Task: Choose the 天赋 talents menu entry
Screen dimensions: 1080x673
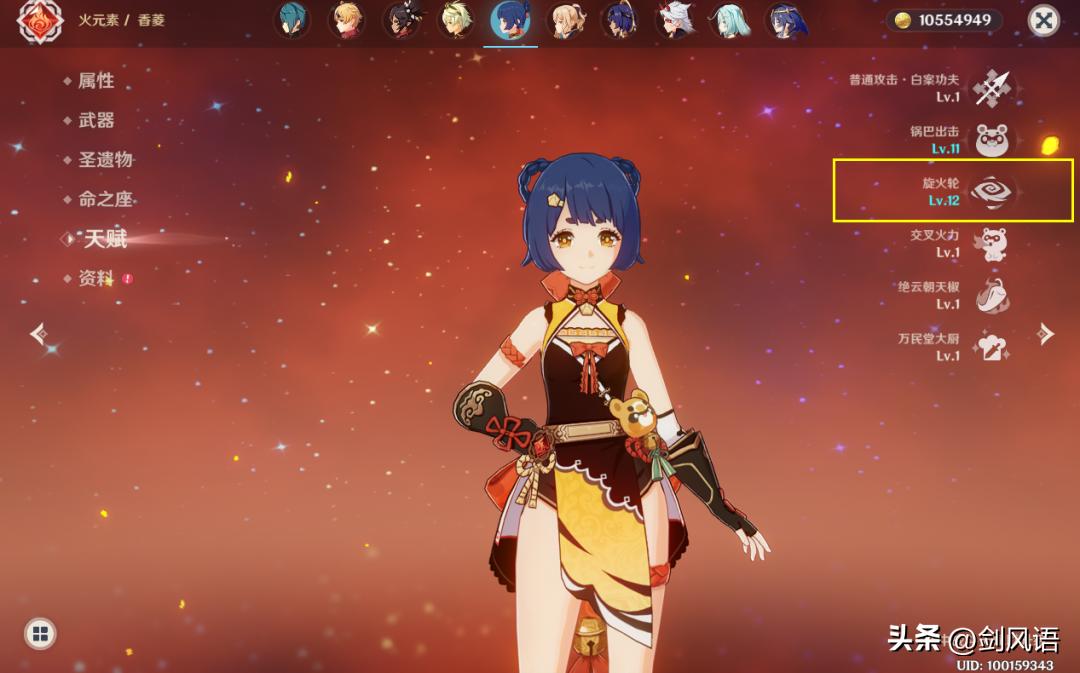Action: (x=105, y=239)
